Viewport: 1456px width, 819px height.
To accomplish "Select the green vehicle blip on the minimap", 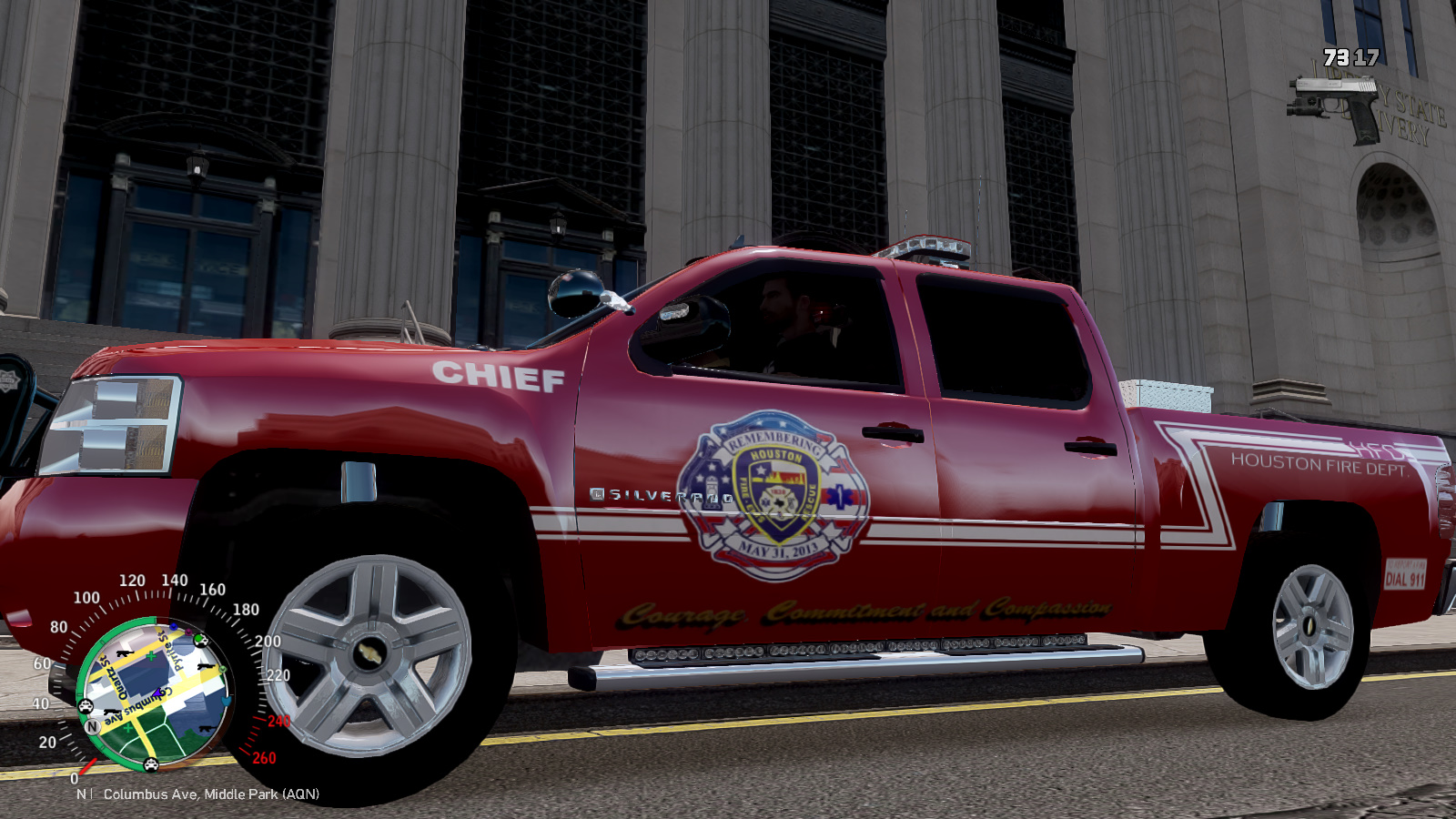I will point(200,641).
